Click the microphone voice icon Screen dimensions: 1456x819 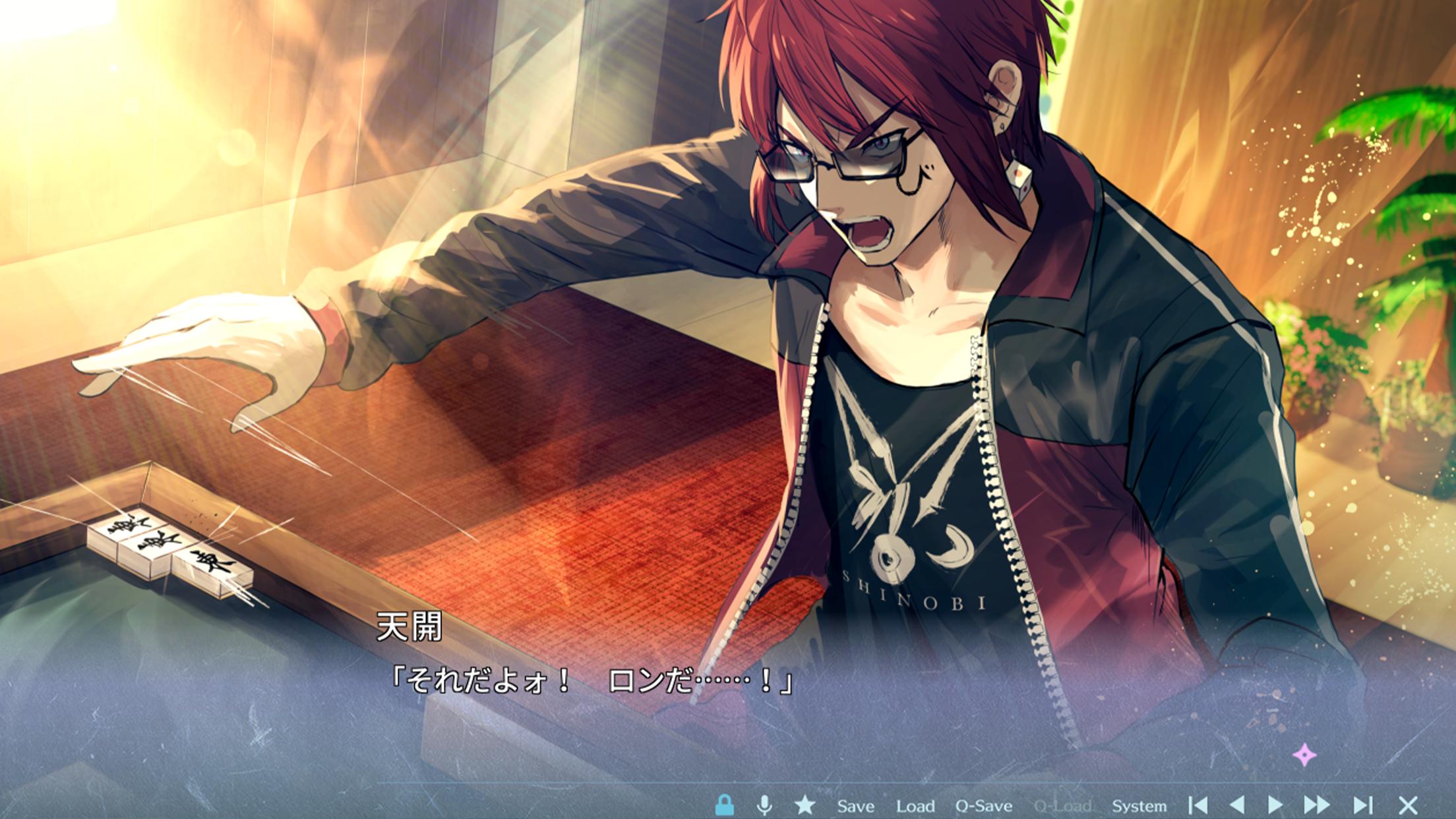(x=764, y=805)
